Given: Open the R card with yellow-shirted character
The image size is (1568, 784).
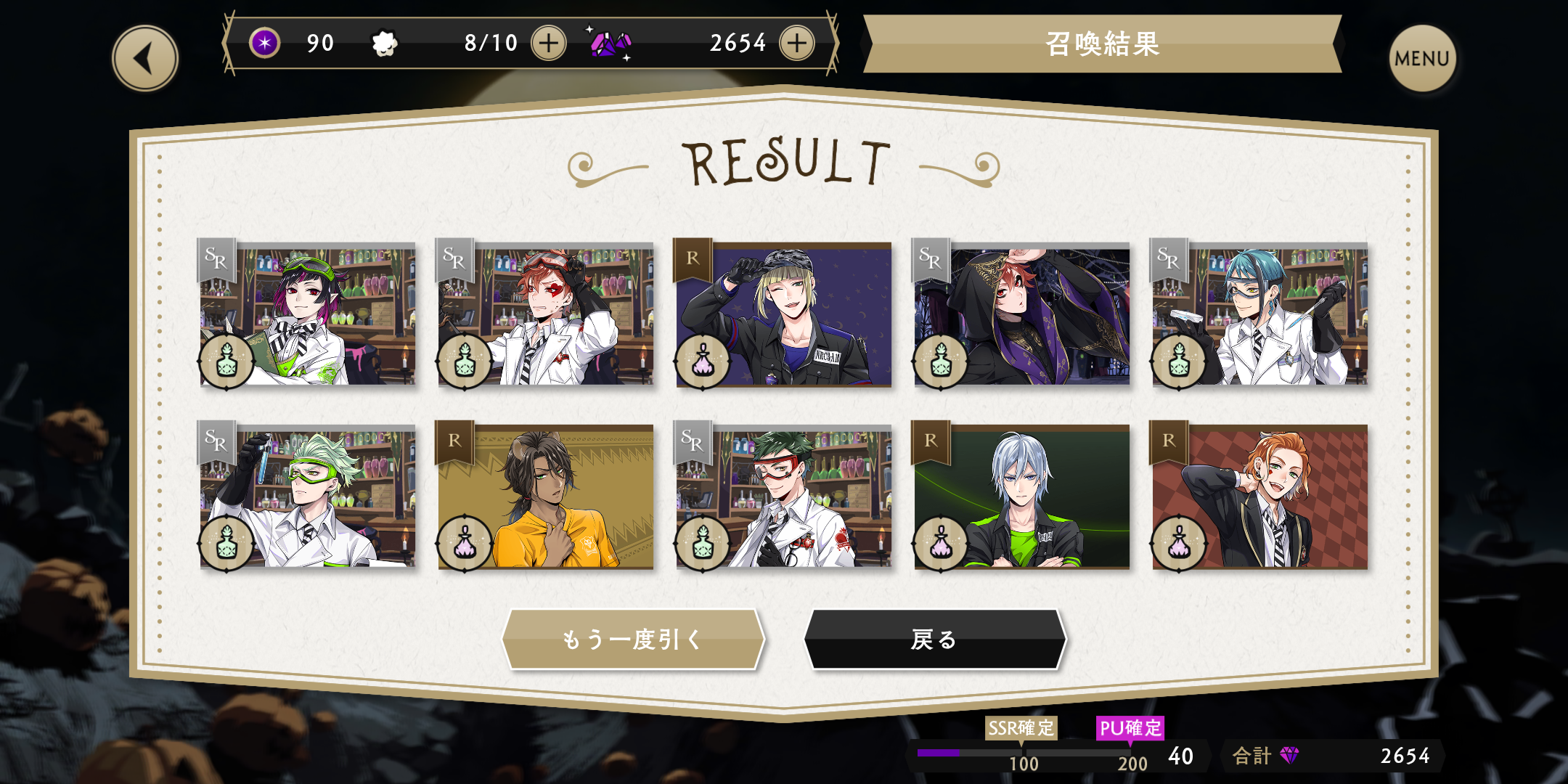Looking at the screenshot, I should coord(546,496).
